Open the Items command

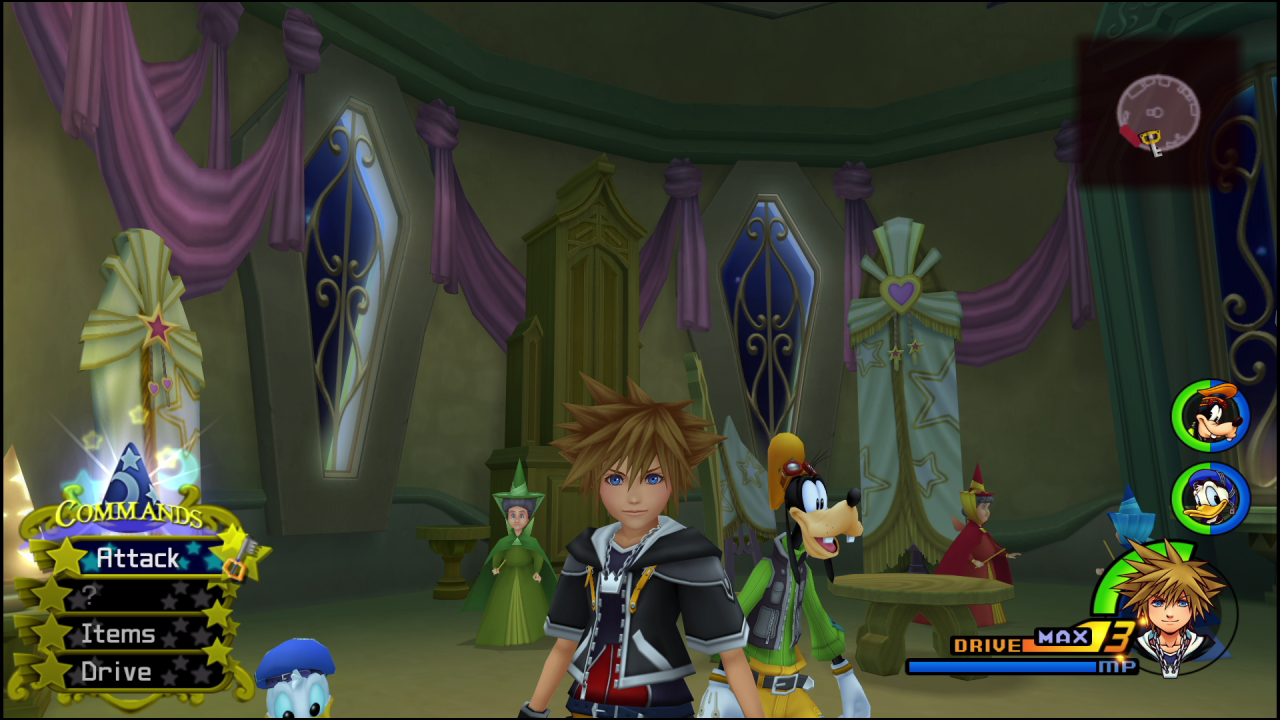pyautogui.click(x=118, y=634)
